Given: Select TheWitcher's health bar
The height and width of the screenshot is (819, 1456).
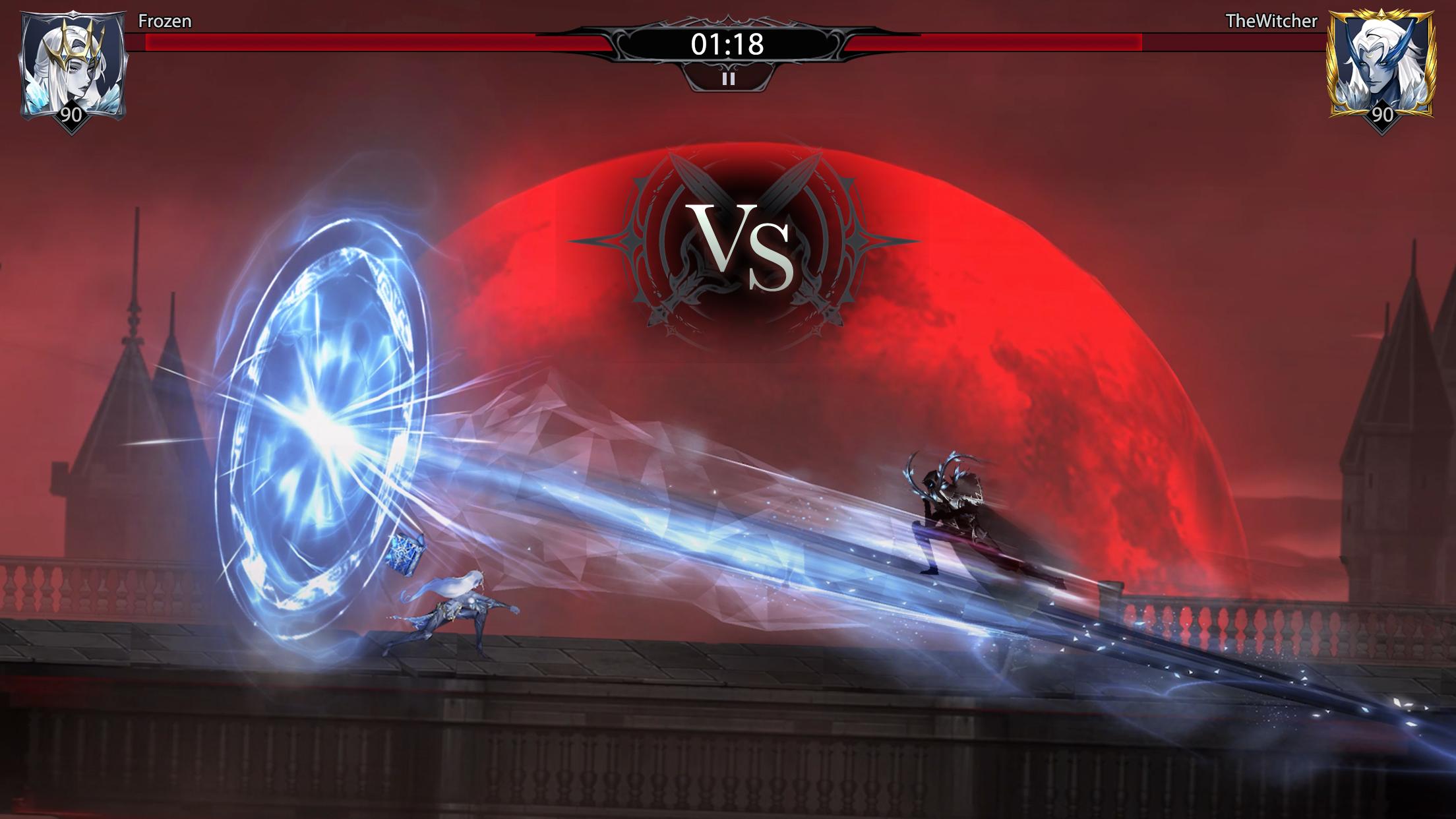Looking at the screenshot, I should coord(1081,41).
